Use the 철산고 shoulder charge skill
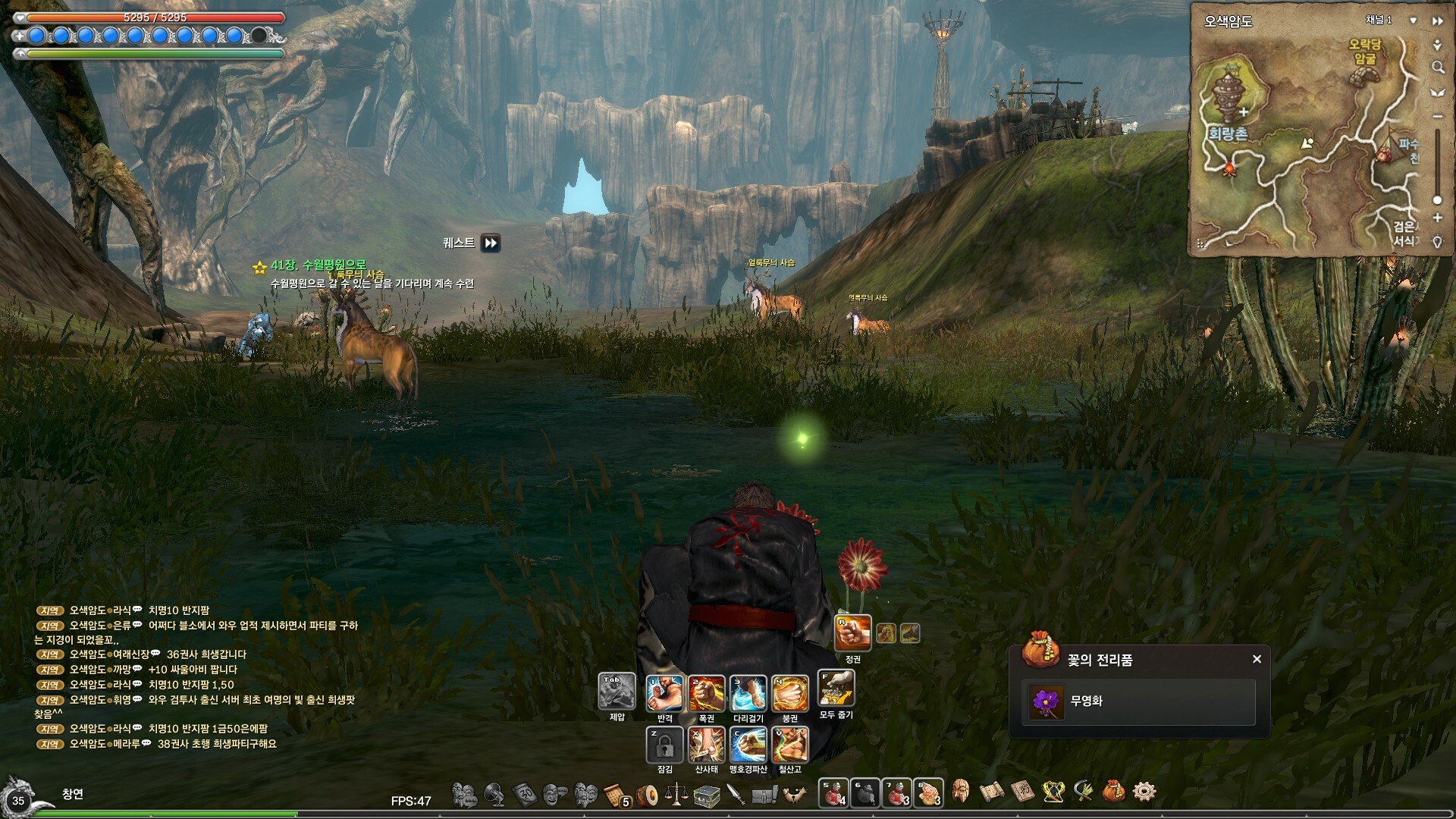 (x=789, y=745)
